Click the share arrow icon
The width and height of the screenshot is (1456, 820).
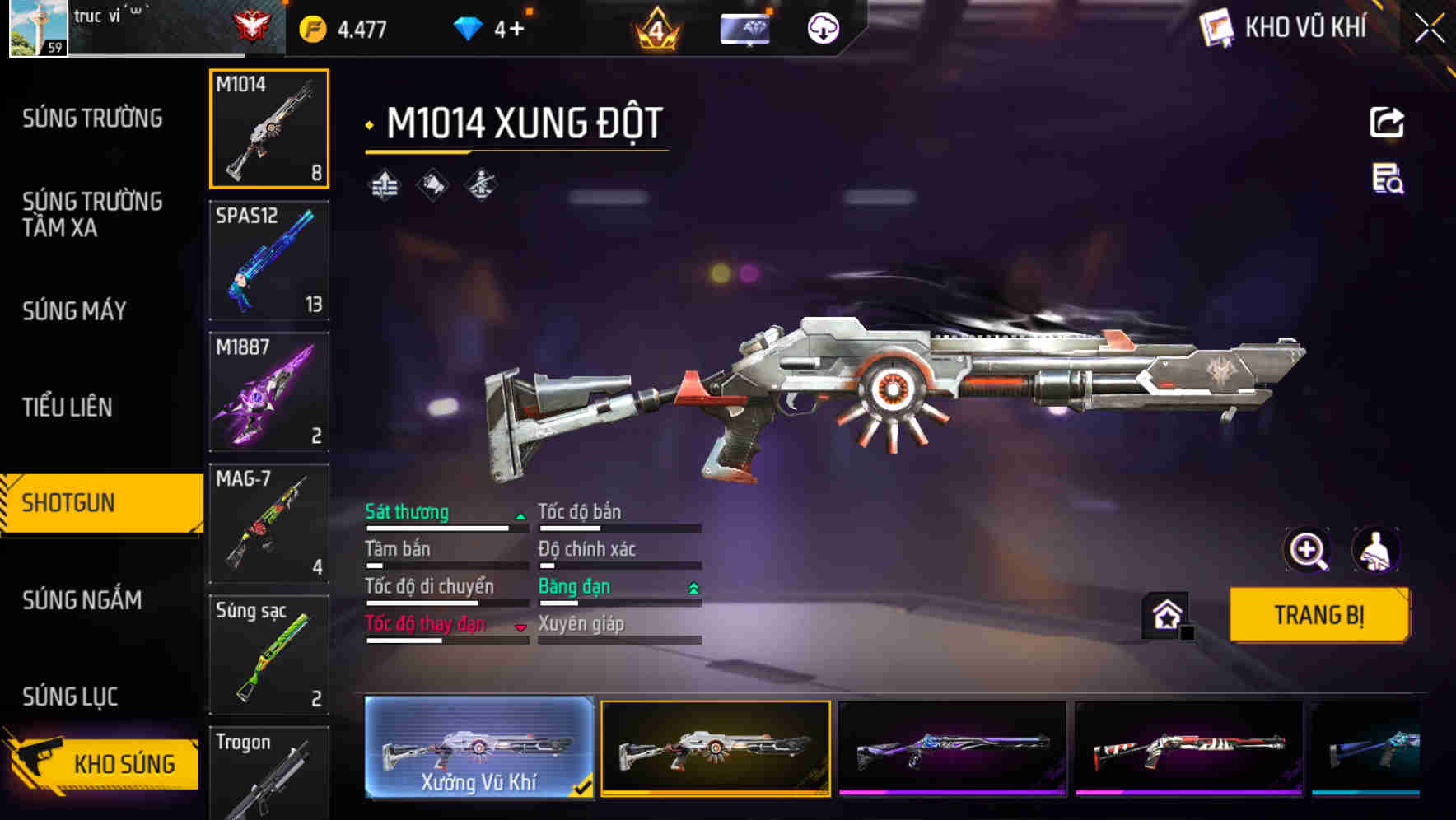point(1387,123)
